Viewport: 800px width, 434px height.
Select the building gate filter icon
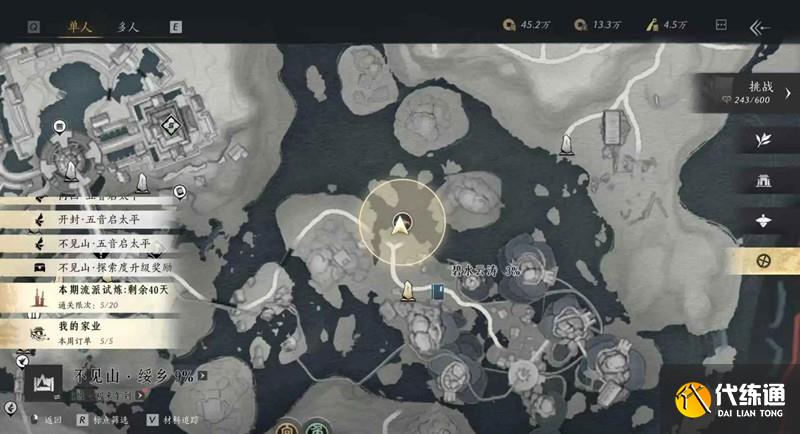pyautogui.click(x=764, y=180)
